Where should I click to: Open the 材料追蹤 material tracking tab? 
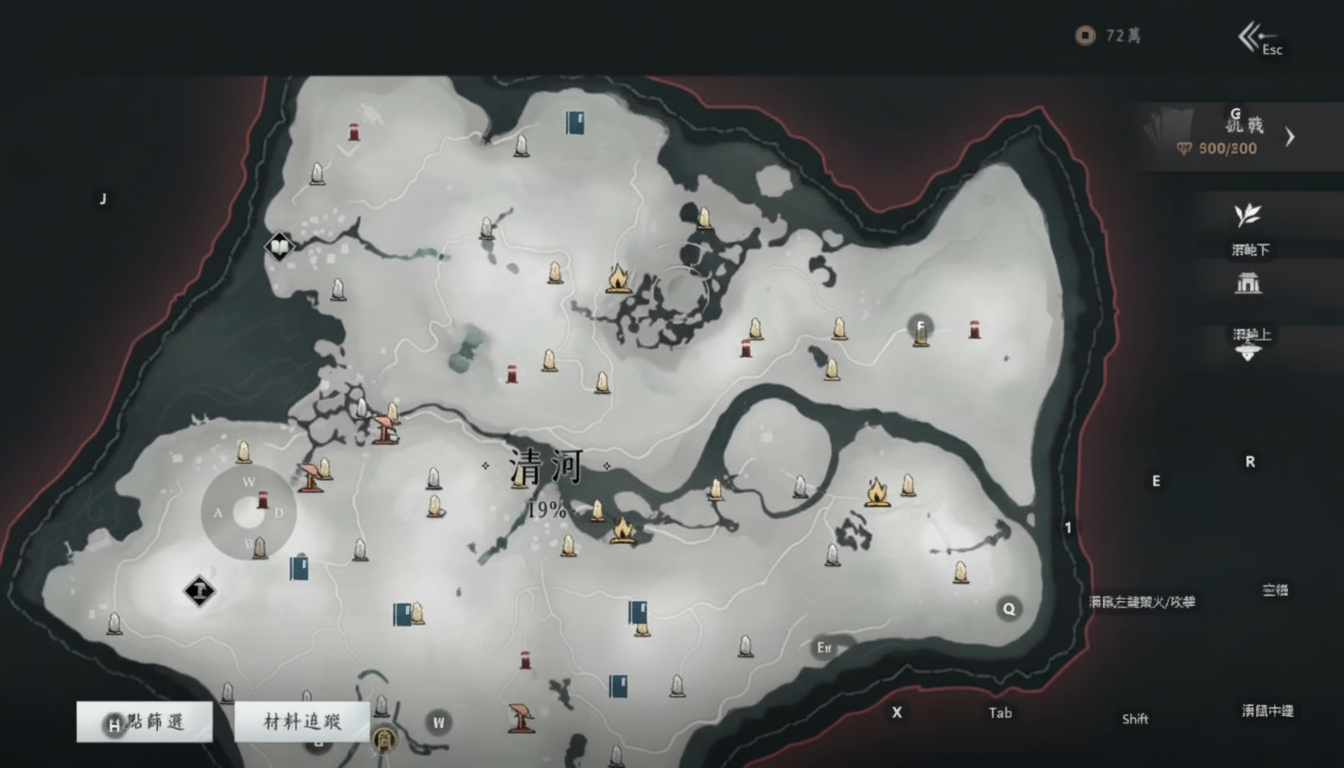[301, 722]
